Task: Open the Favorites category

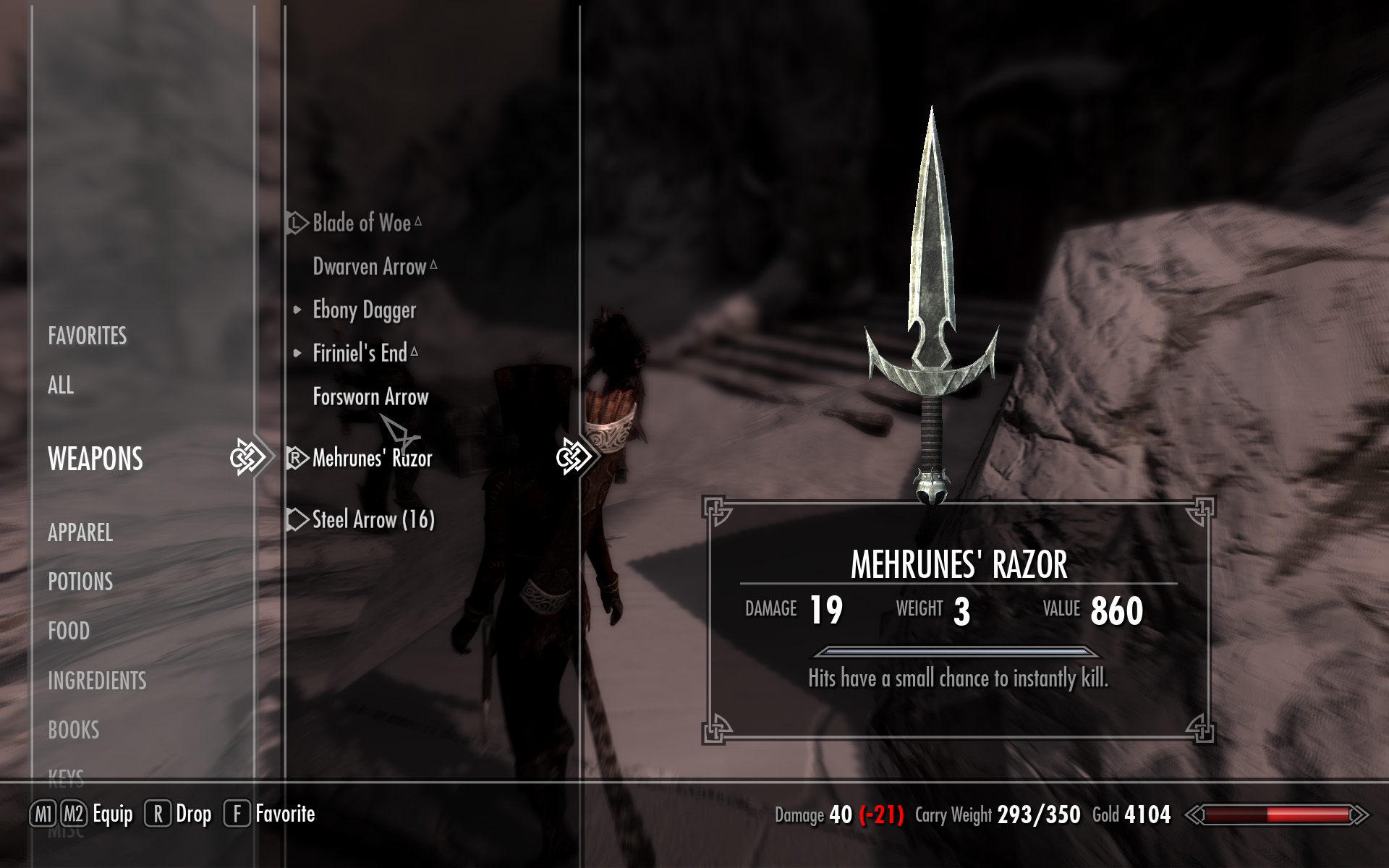Action: coord(87,336)
